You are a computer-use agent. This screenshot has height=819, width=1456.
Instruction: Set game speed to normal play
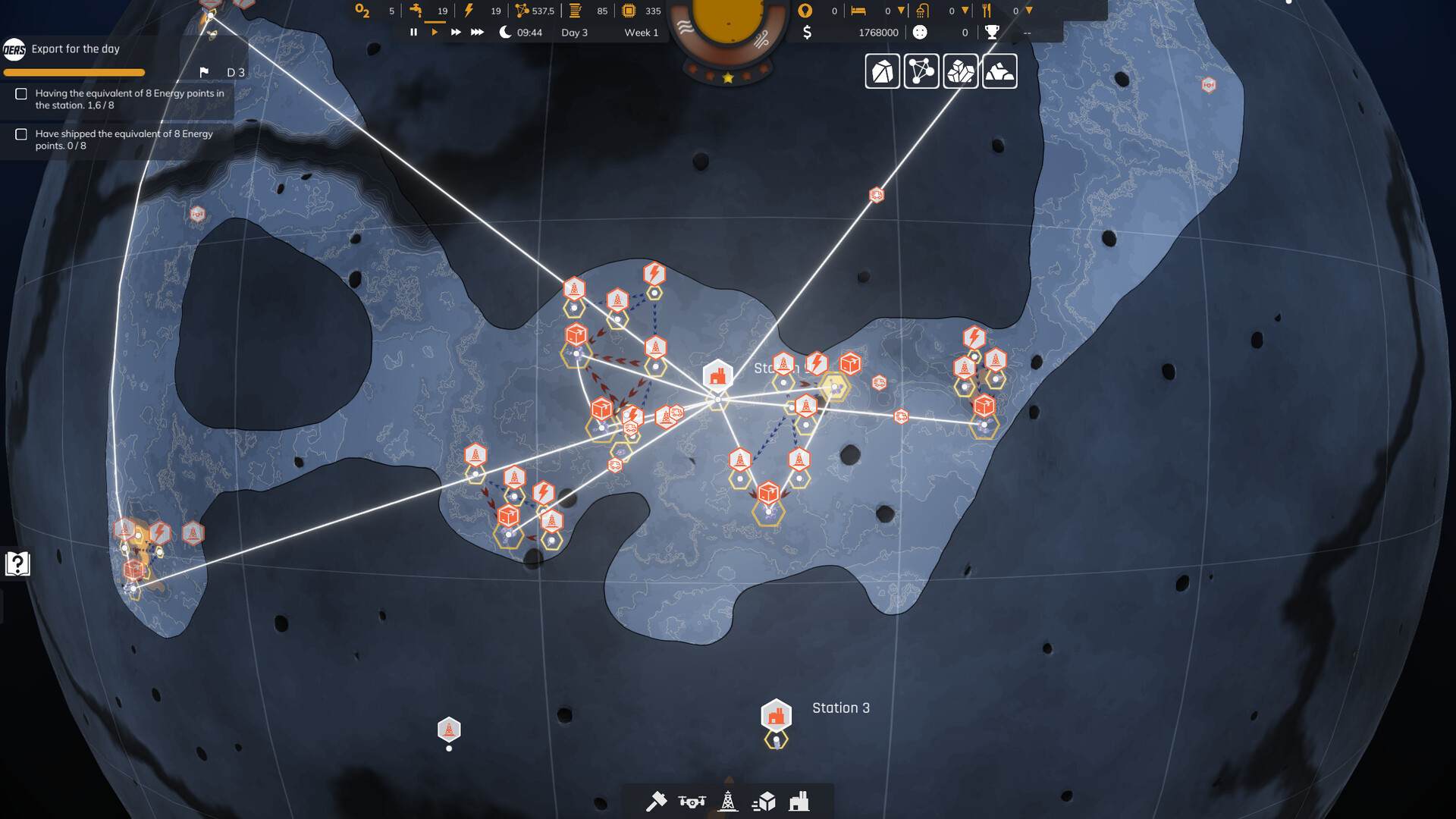[435, 32]
